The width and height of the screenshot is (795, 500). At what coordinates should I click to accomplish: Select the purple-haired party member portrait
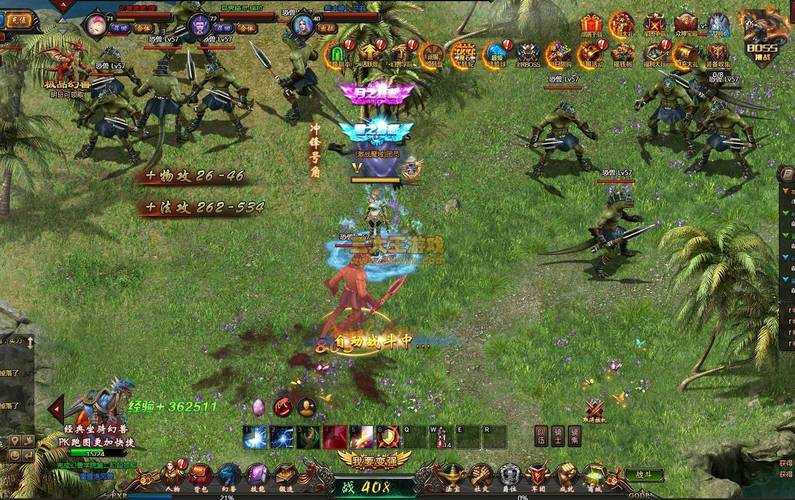(200, 24)
